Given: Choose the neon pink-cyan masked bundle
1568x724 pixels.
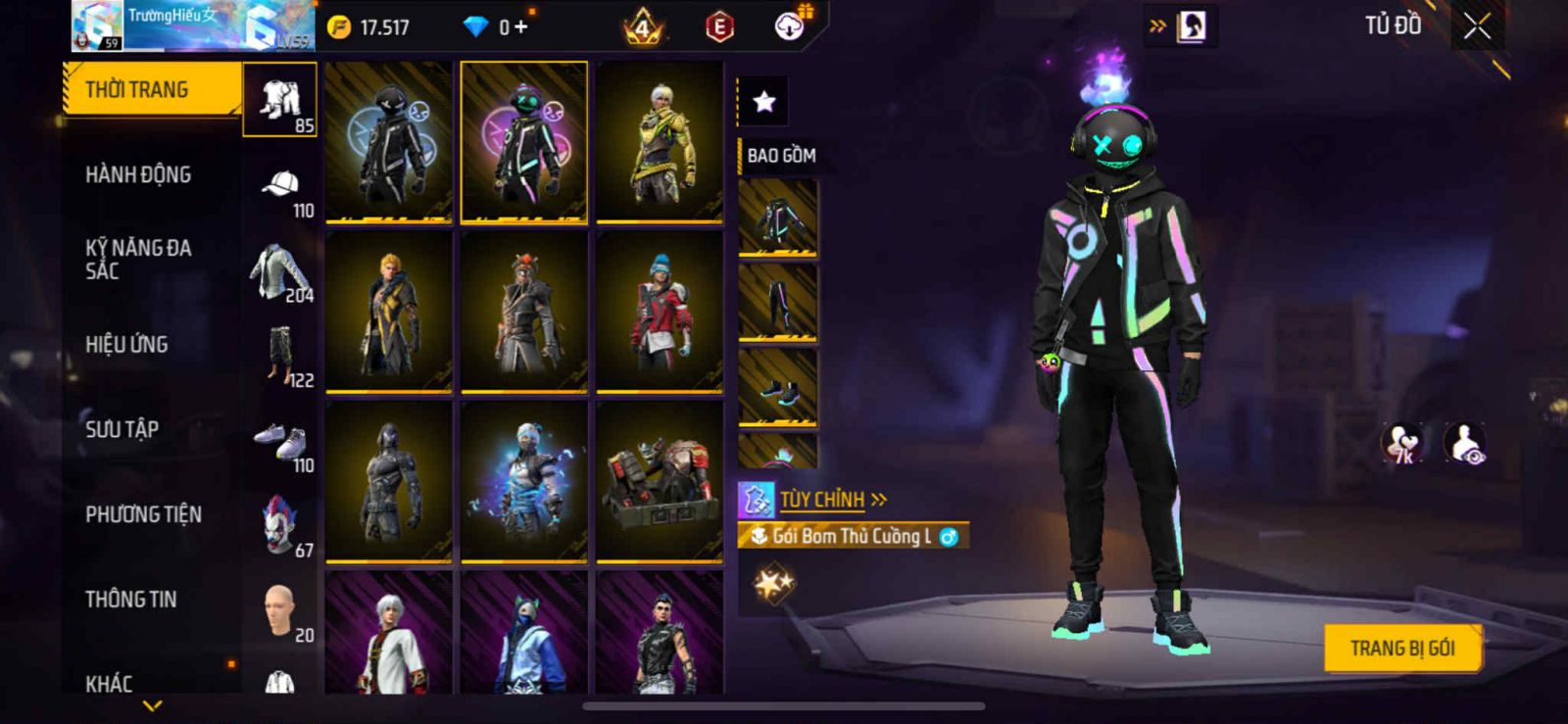Looking at the screenshot, I should pyautogui.click(x=524, y=142).
